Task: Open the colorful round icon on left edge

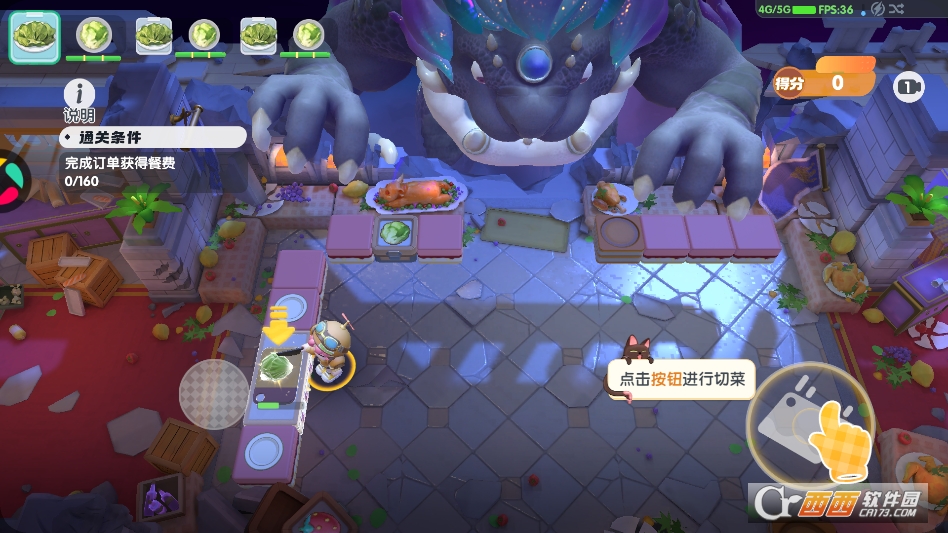Action: coord(12,179)
